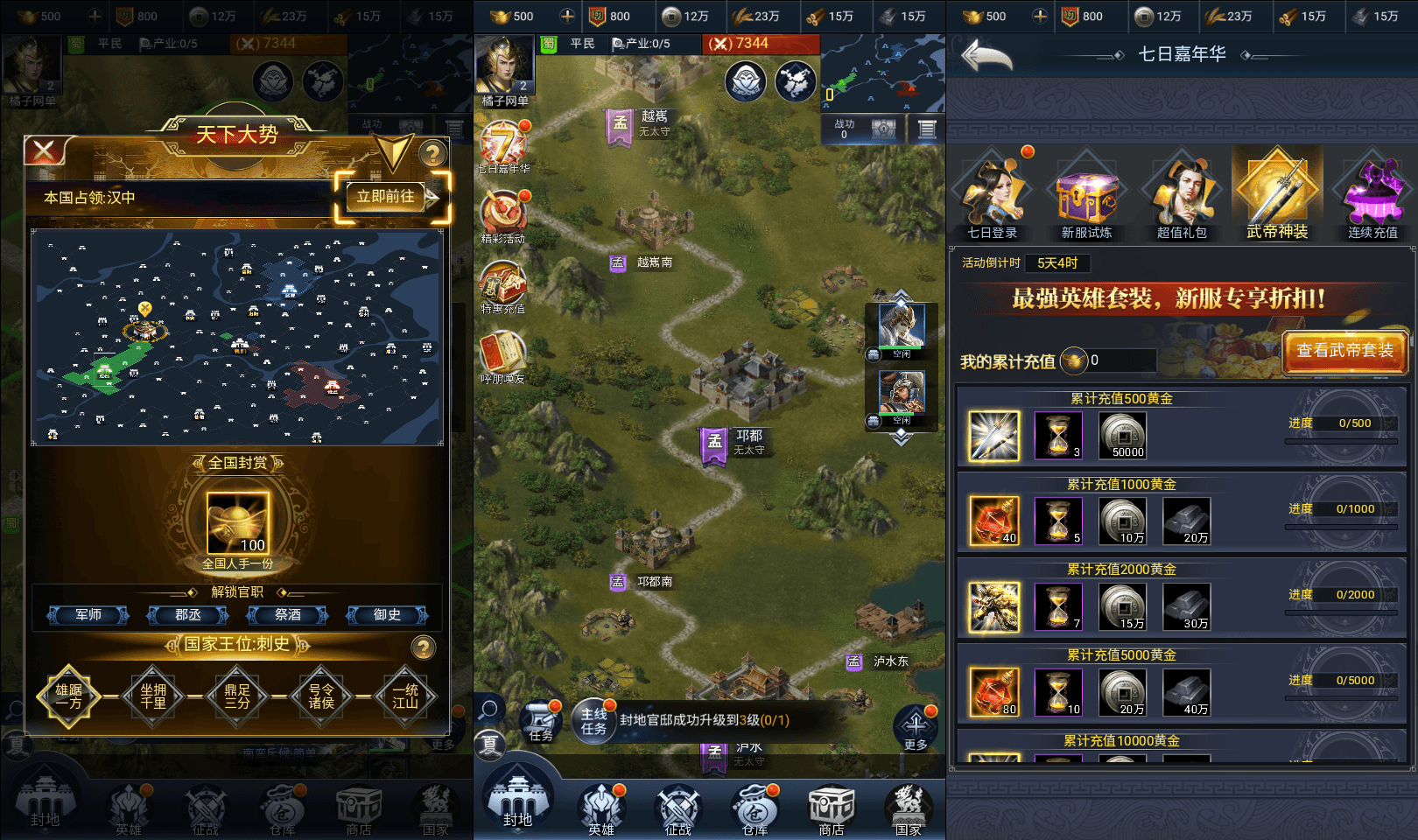Open the 七日嘉年华 event icon

coord(503,144)
